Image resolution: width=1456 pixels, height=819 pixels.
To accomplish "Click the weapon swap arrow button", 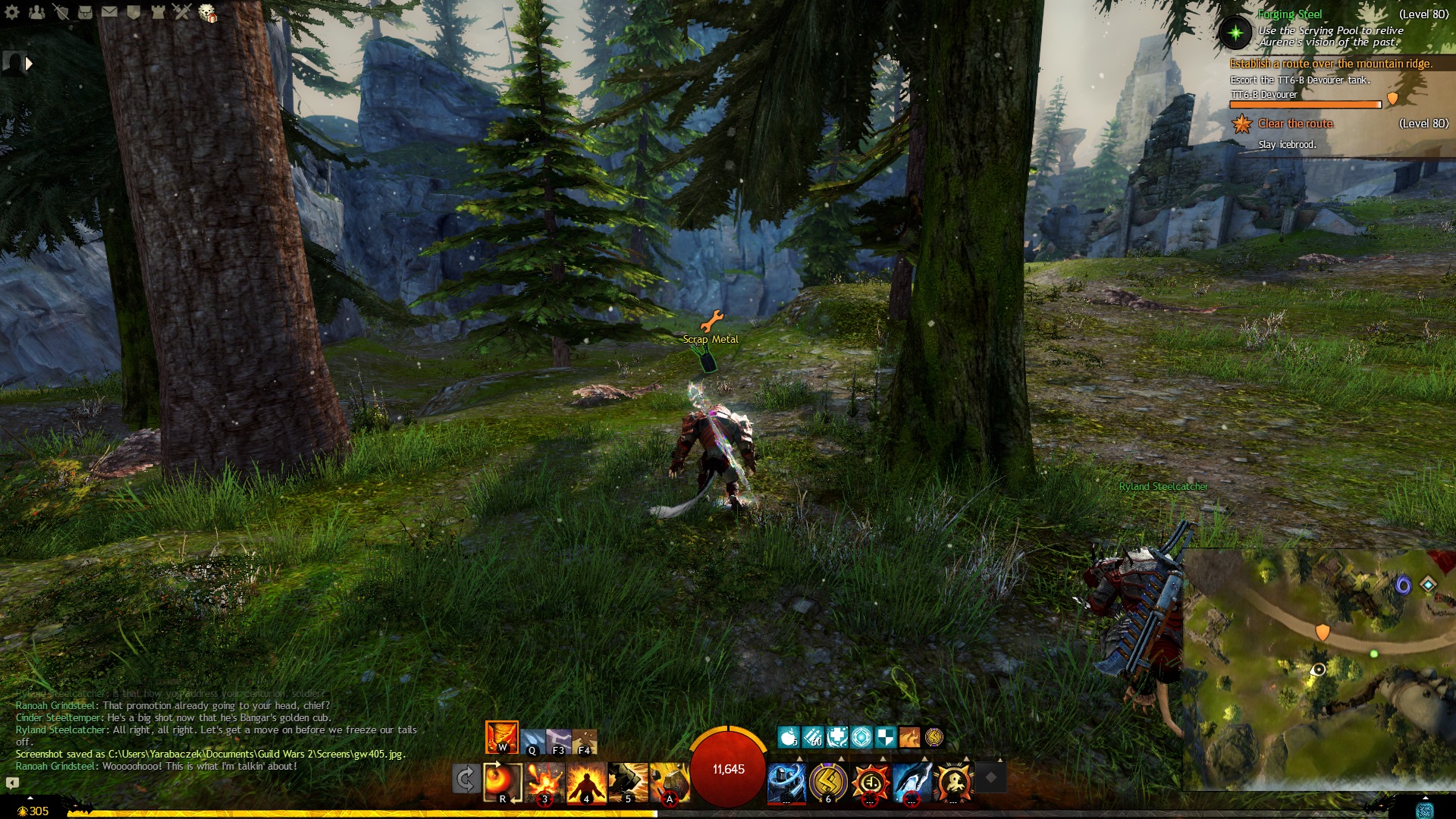I will 466,779.
